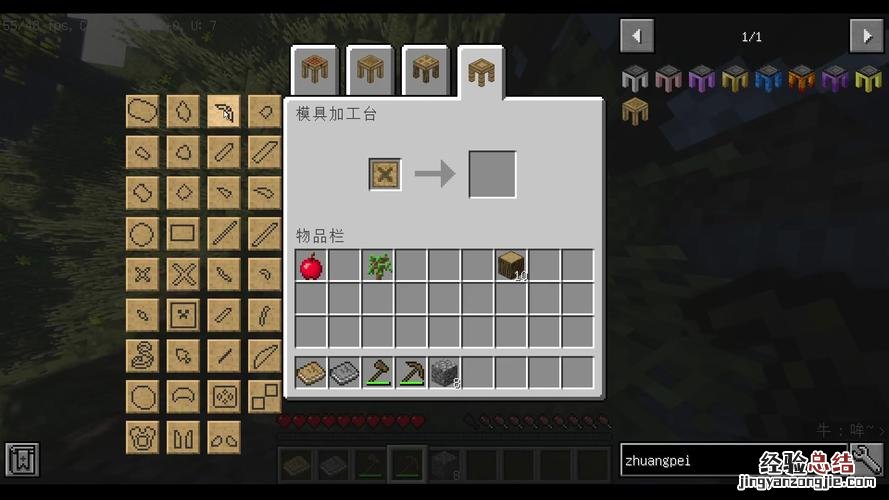Pick the pickaxe from the hotbar row
The height and width of the screenshot is (500, 889).
pos(411,373)
